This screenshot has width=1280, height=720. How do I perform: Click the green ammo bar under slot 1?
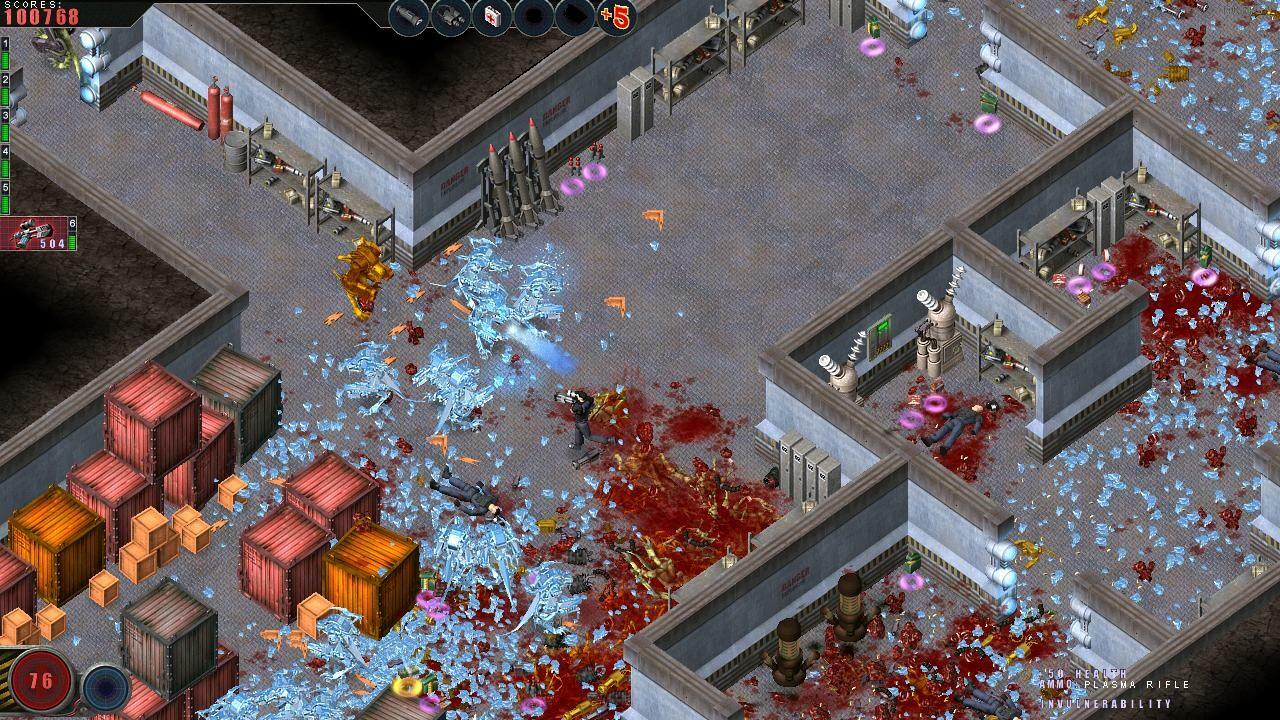click(7, 58)
